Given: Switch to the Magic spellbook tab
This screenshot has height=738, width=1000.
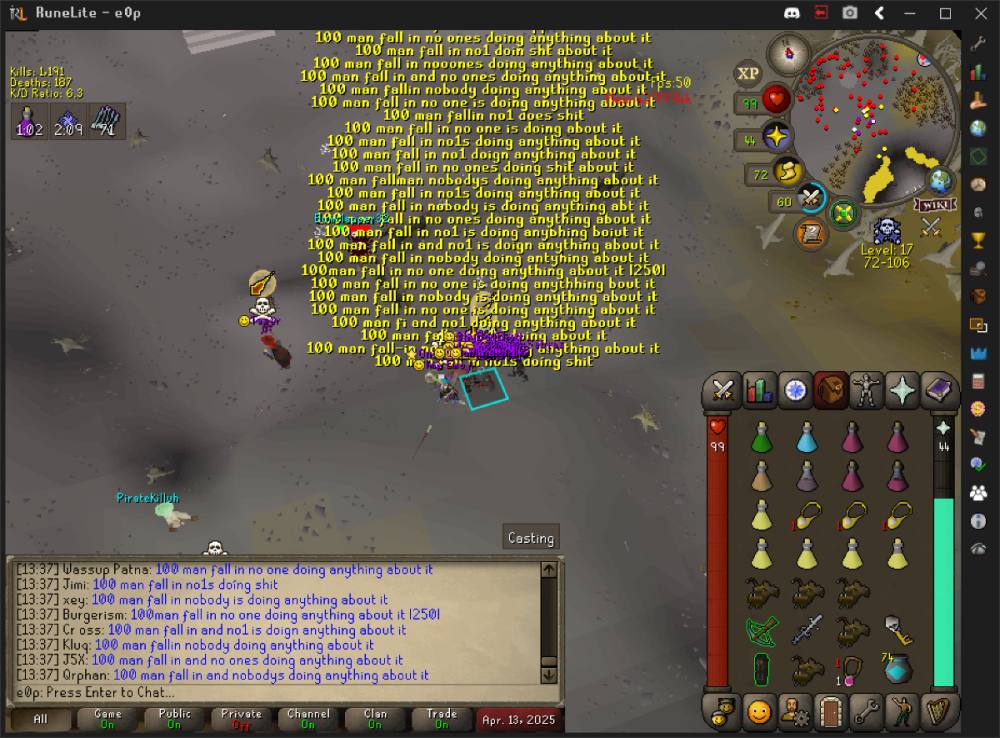Looking at the screenshot, I should (939, 390).
